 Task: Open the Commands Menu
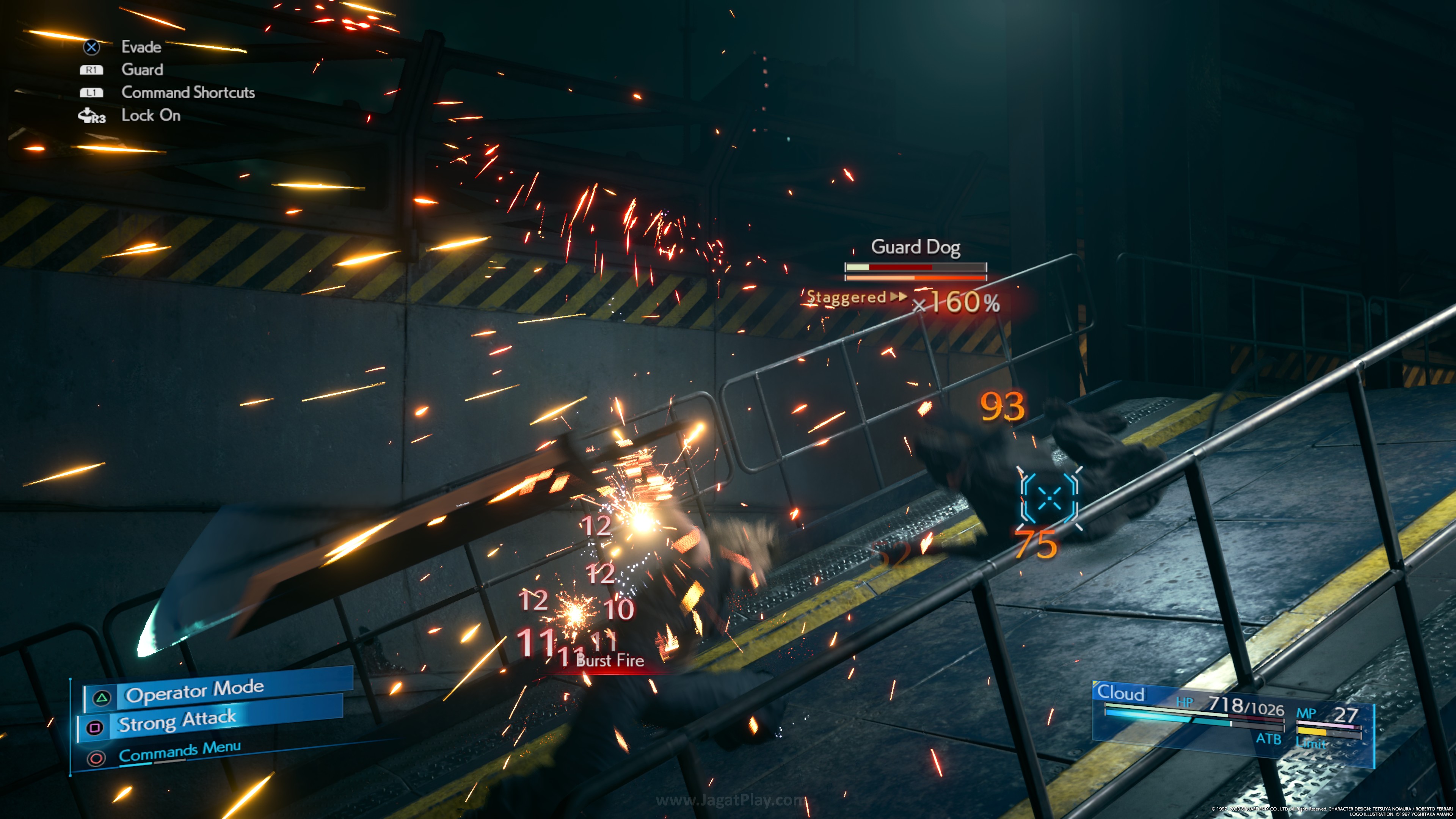click(x=180, y=752)
